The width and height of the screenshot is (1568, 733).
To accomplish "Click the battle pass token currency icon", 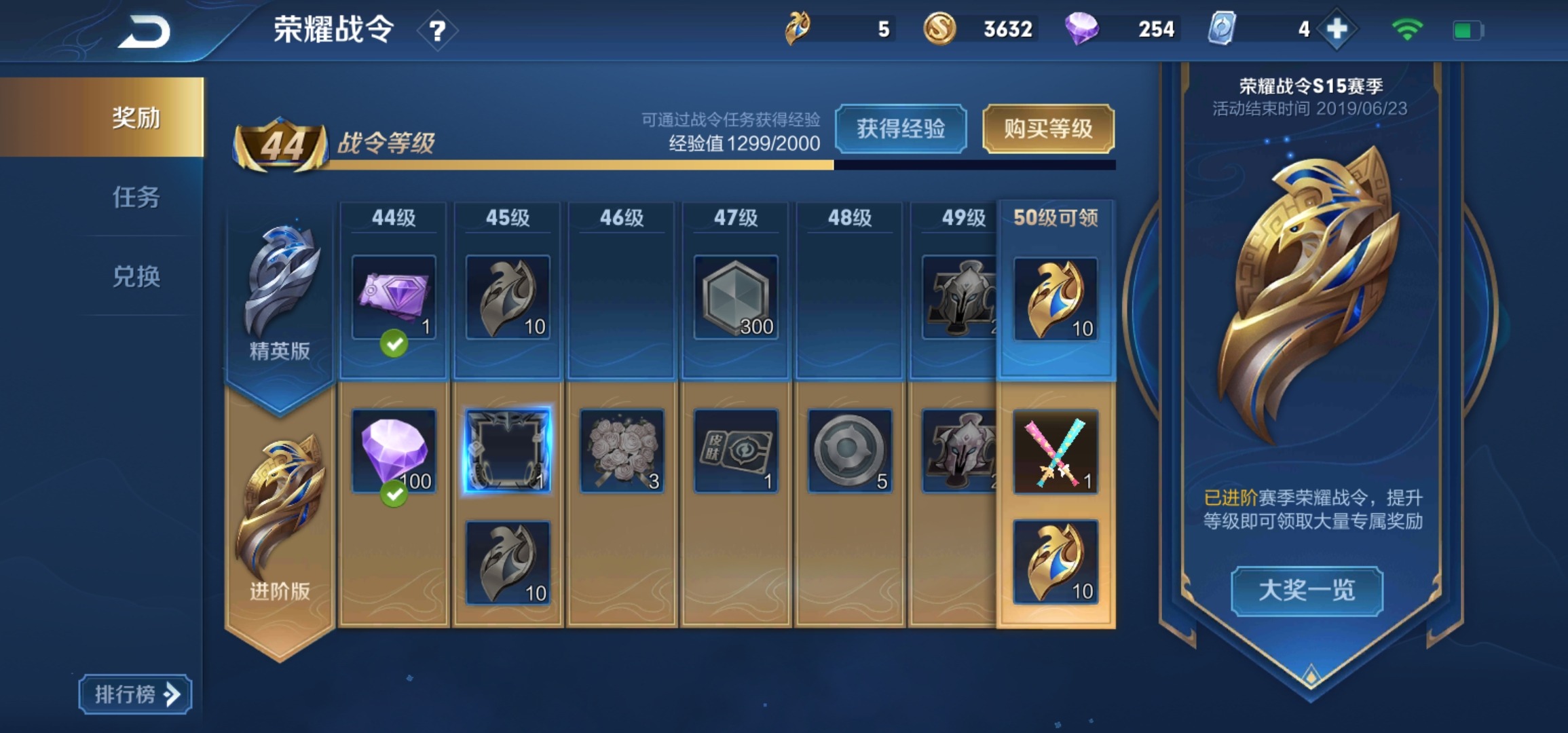I will (797, 28).
